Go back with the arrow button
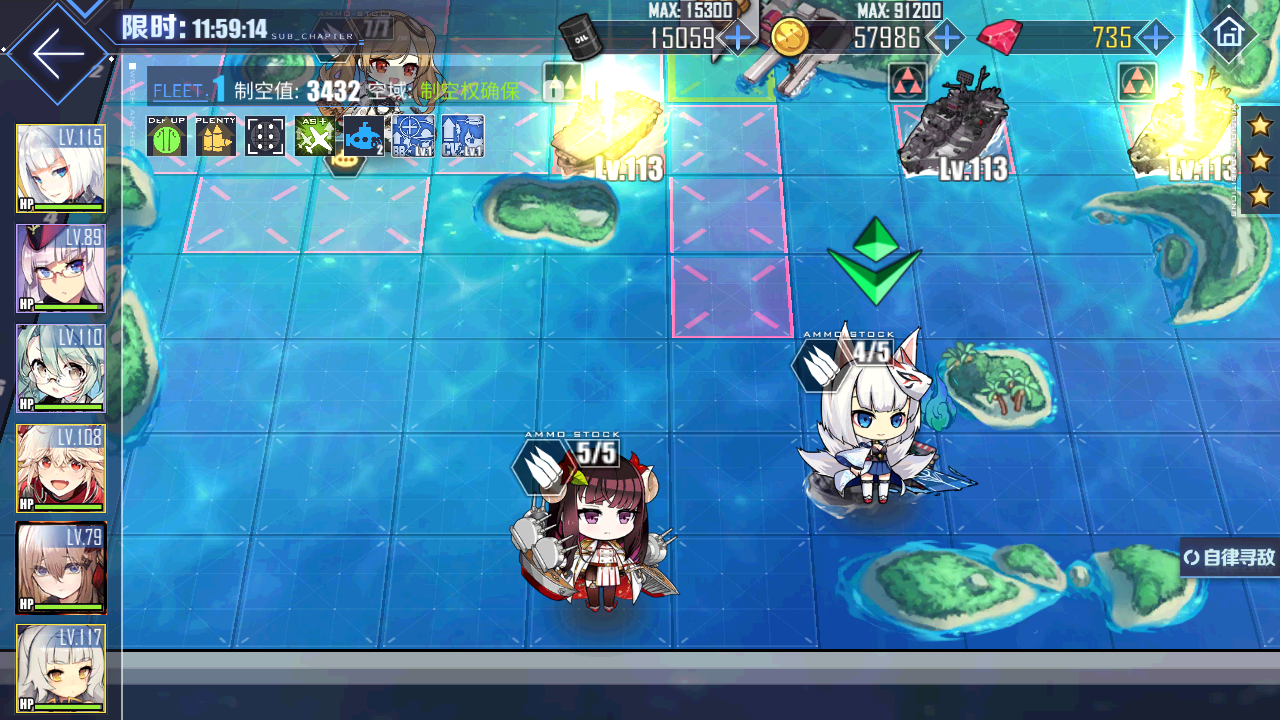The height and width of the screenshot is (720, 1280). (58, 54)
